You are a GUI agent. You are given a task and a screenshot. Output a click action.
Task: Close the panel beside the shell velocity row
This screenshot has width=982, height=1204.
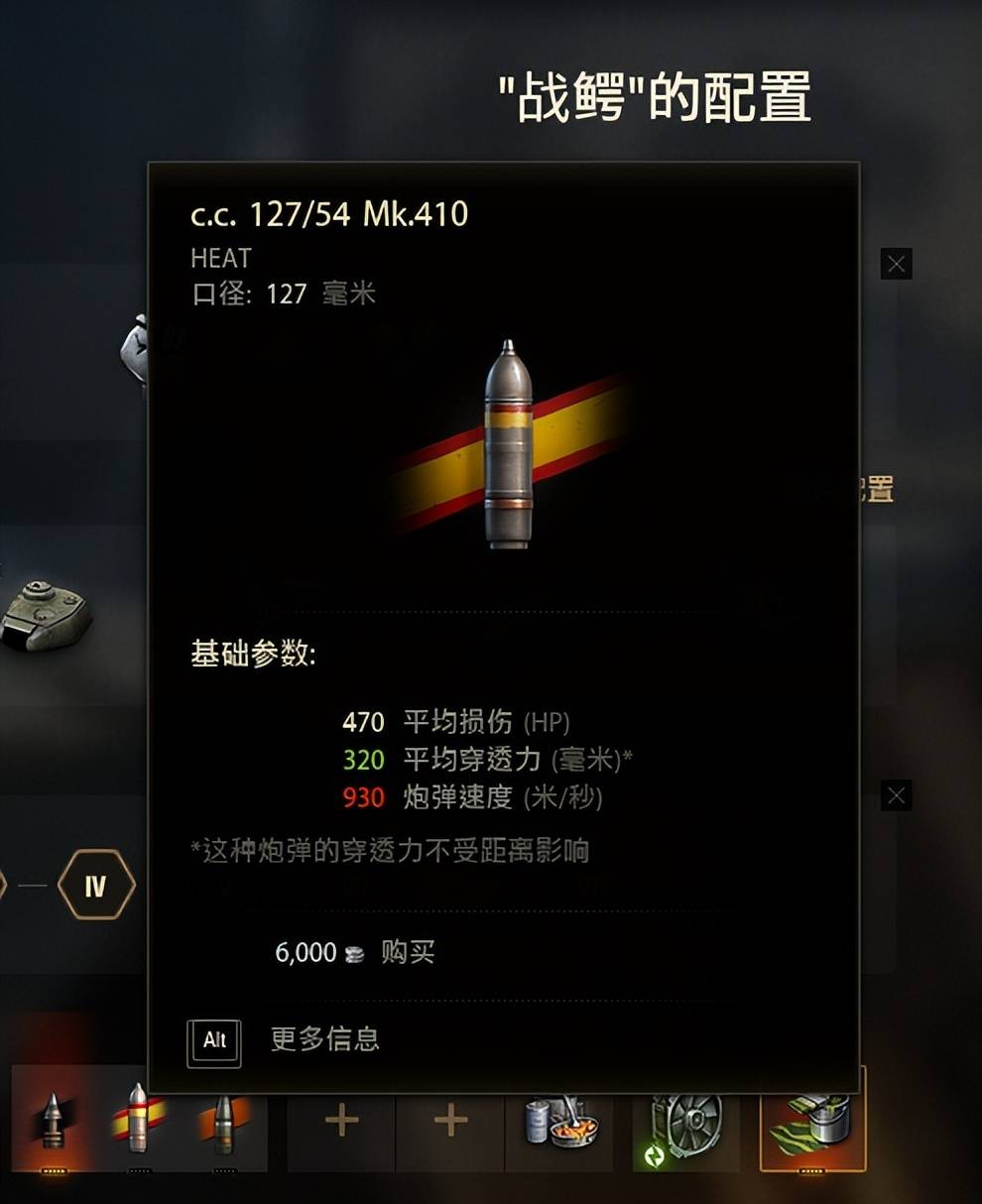coord(896,795)
